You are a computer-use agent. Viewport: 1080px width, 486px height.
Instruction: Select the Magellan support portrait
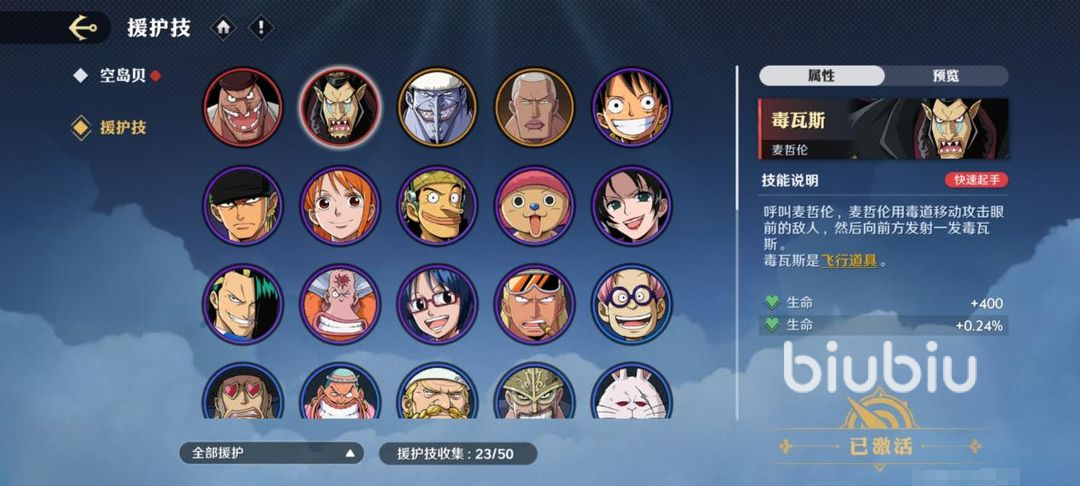point(340,107)
